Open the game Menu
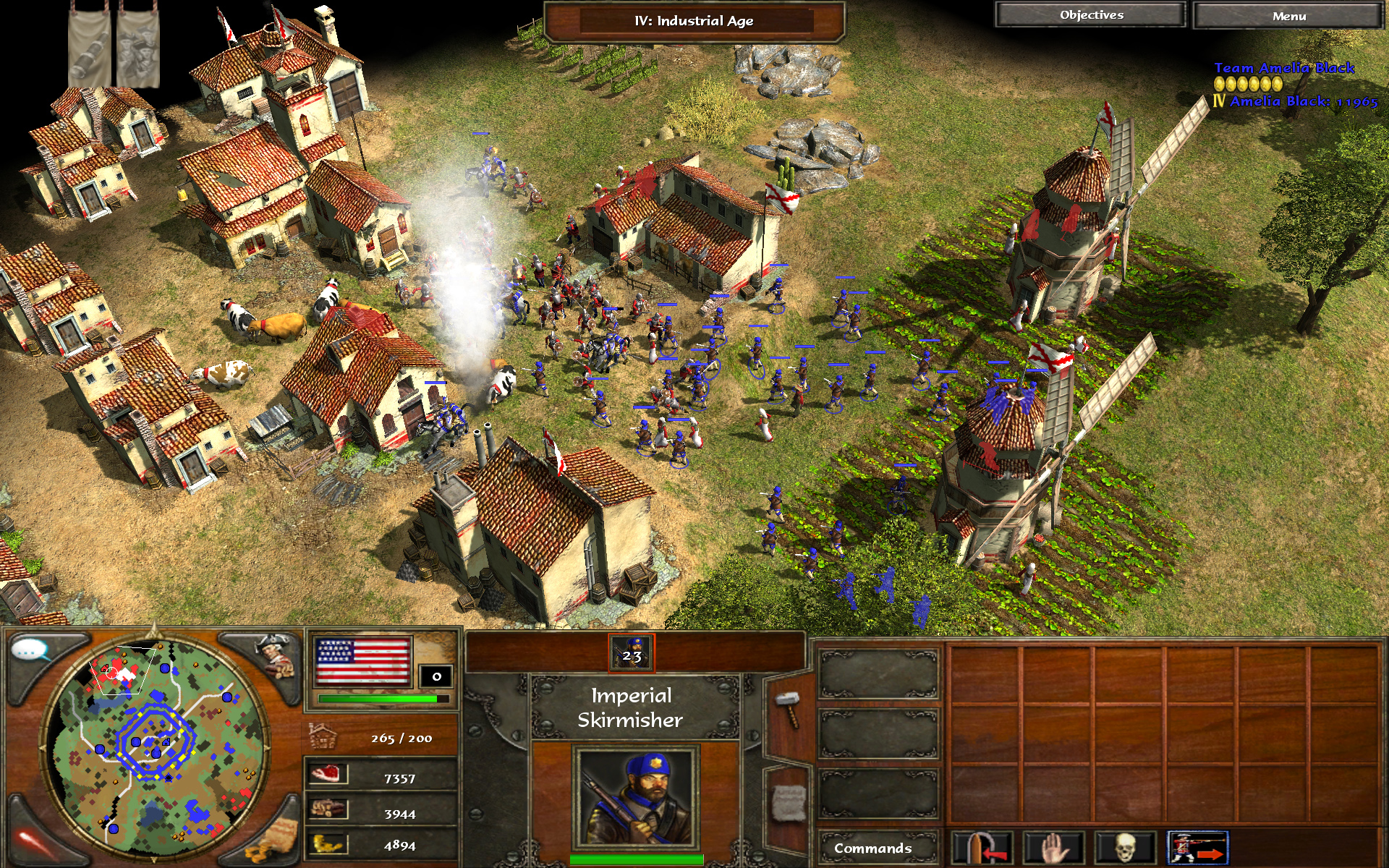Viewport: 1389px width, 868px height. [x=1288, y=16]
